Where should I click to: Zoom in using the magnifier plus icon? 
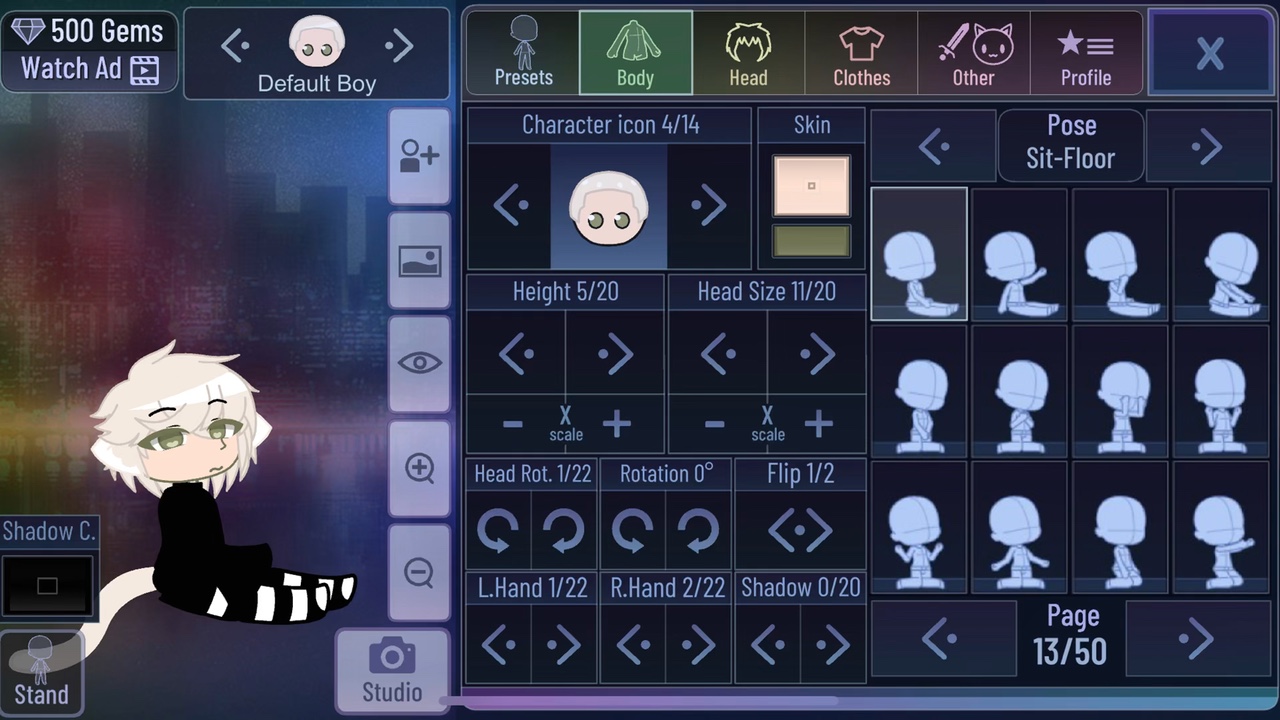click(x=419, y=467)
